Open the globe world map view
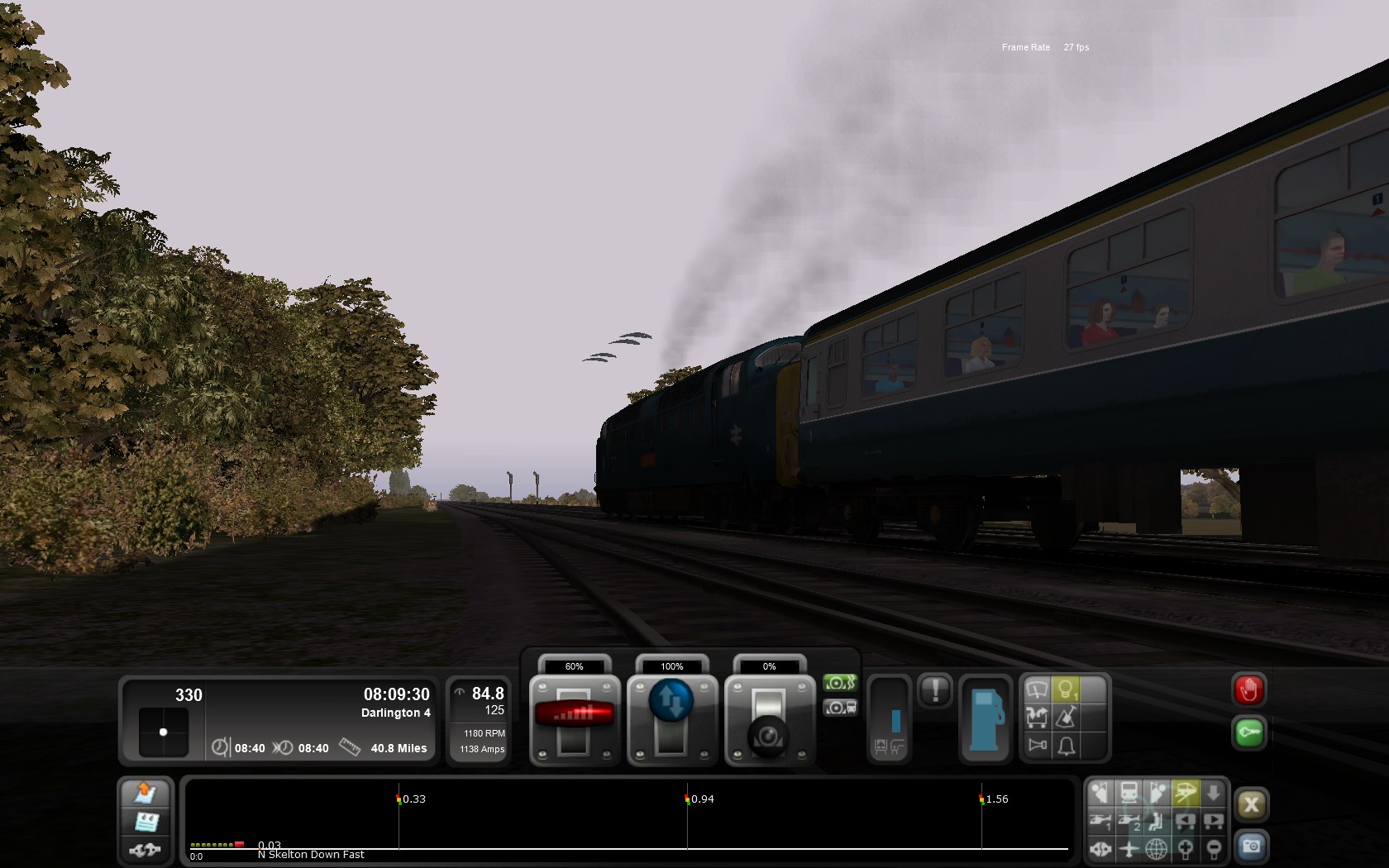Screen dimensions: 1389x868 pos(1156,849)
